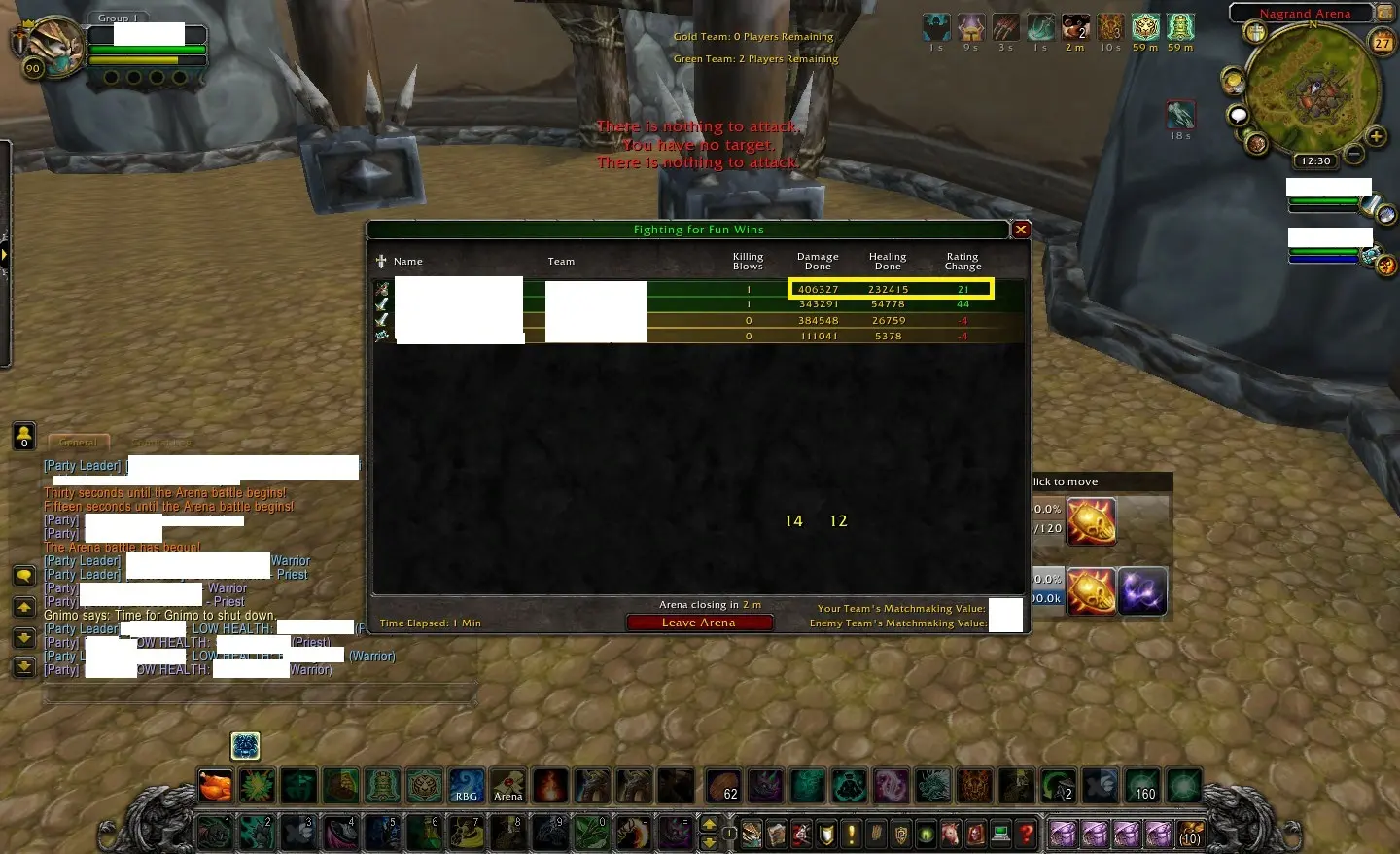This screenshot has width=1400, height=854.
Task: Click the yellow exclamation quest log micro button
Action: coord(851,834)
